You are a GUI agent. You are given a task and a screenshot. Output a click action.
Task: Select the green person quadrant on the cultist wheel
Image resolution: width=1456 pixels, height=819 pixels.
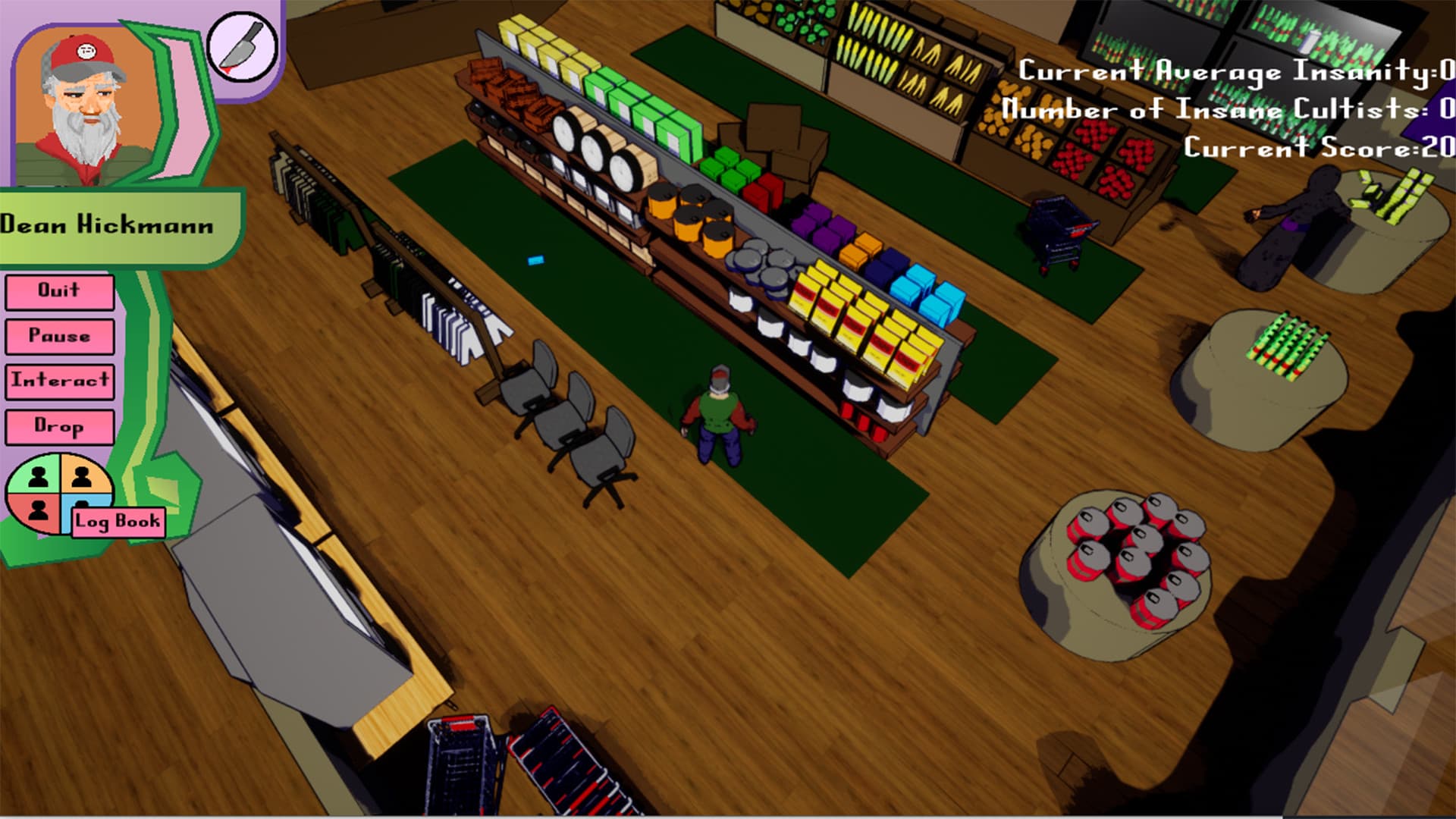(x=36, y=475)
